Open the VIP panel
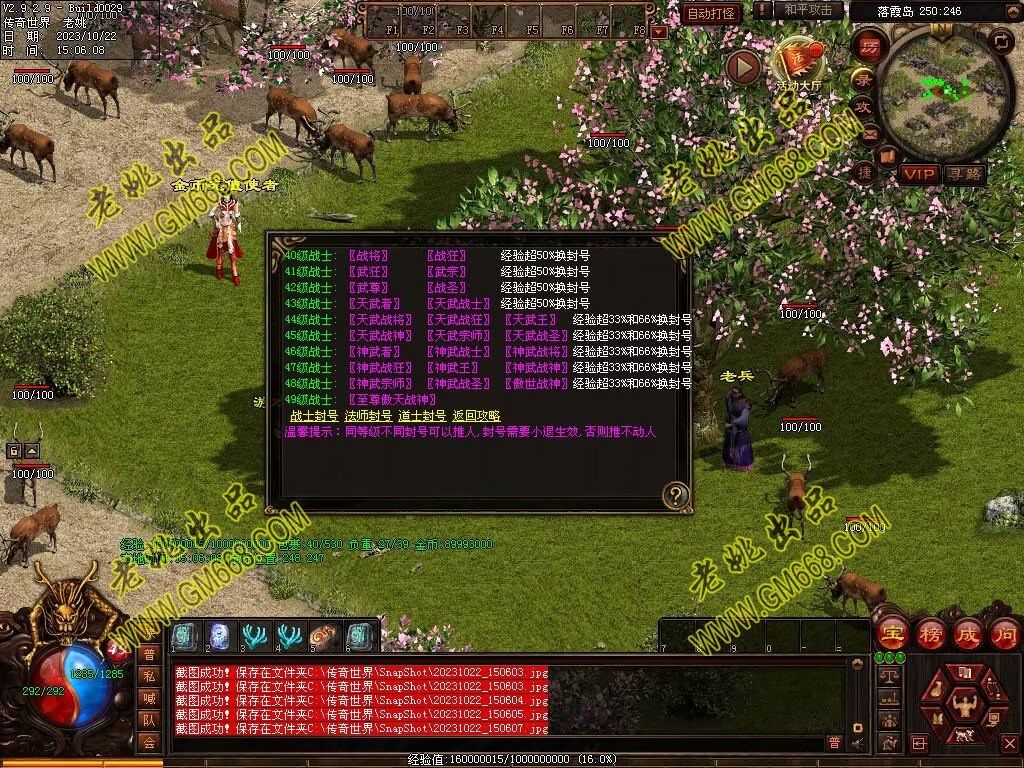Screen dimensions: 1024x768 pyautogui.click(x=917, y=174)
